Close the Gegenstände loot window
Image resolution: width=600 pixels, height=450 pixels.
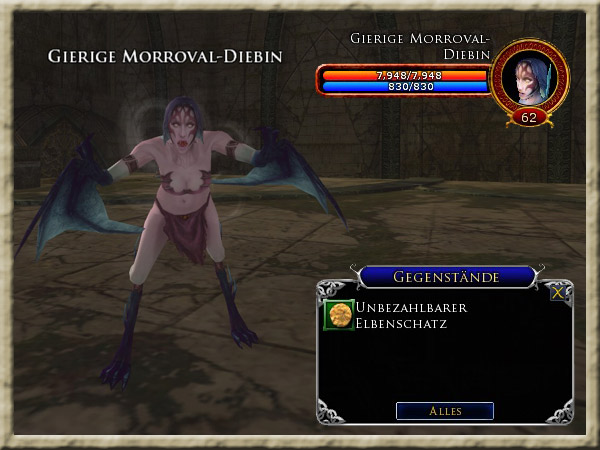[x=558, y=293]
